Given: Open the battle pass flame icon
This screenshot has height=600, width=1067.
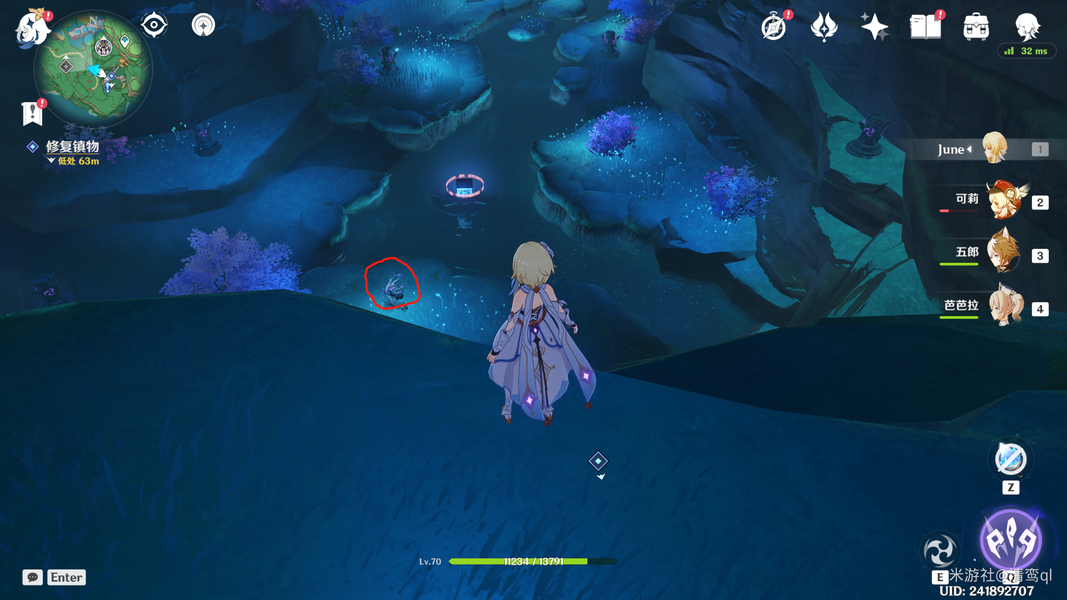Looking at the screenshot, I should [x=824, y=27].
